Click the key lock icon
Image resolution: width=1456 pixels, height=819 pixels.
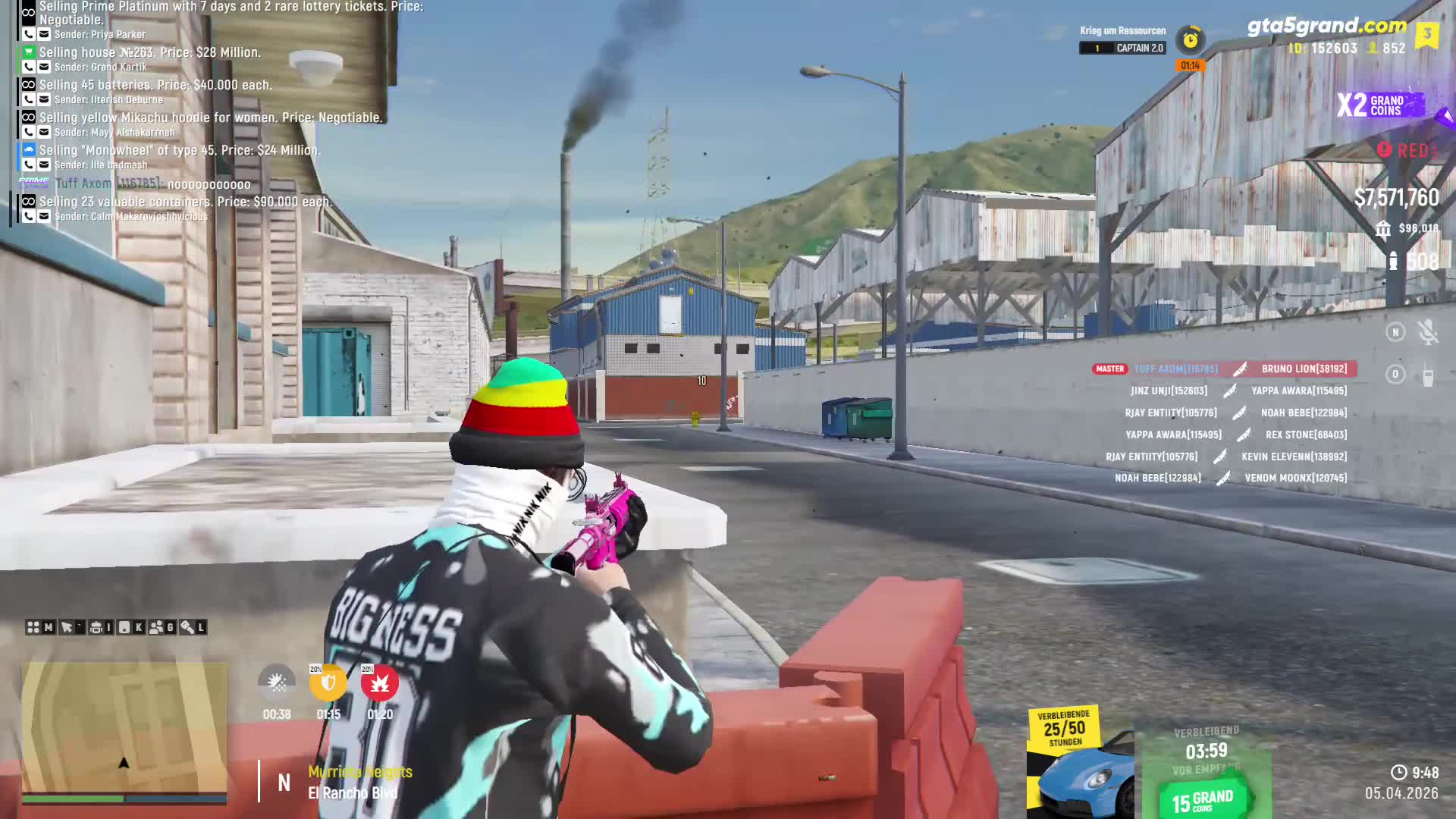tap(187, 627)
